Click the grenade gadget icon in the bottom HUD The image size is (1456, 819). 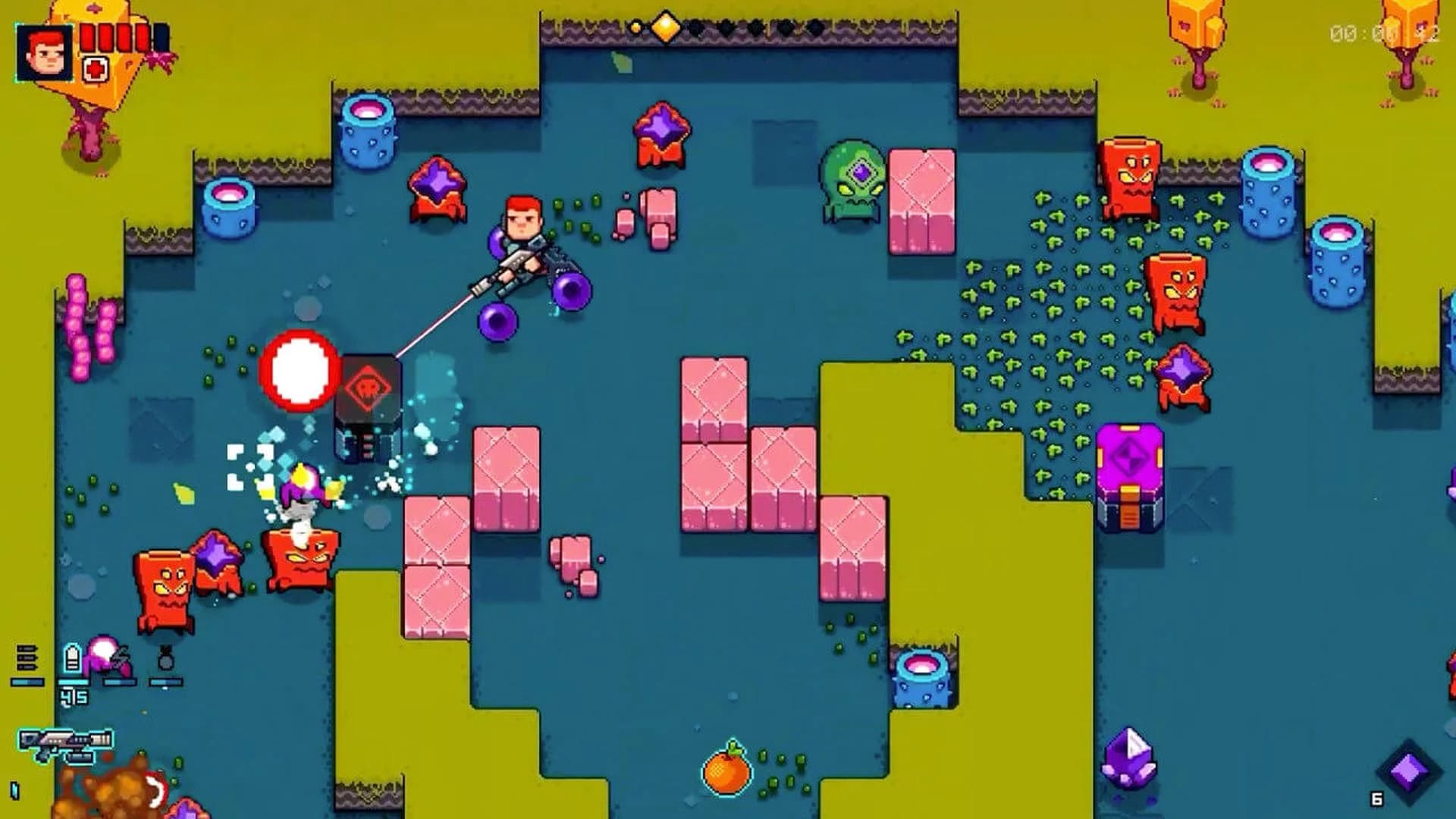pyautogui.click(x=165, y=657)
